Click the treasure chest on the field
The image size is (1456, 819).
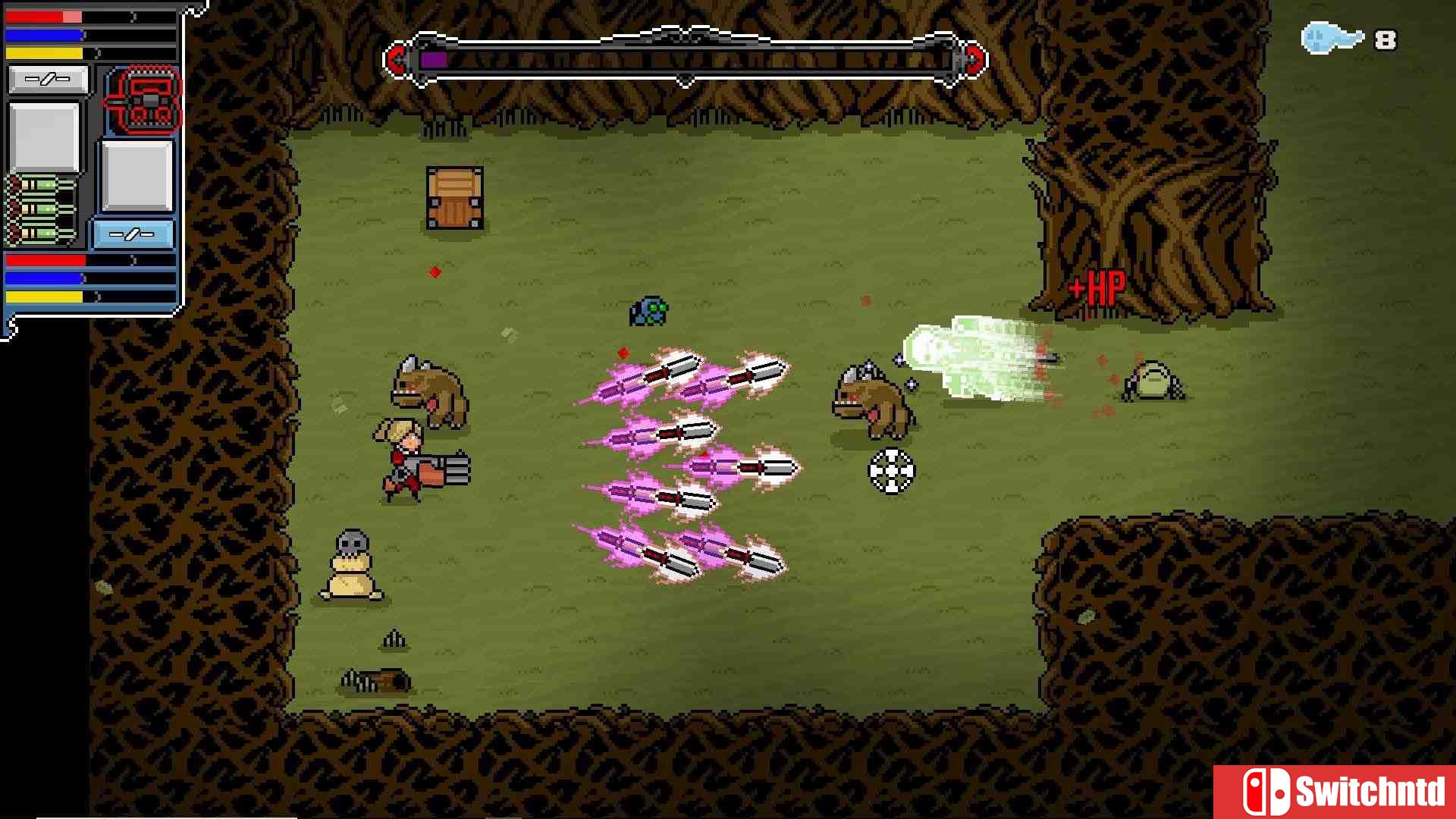453,196
